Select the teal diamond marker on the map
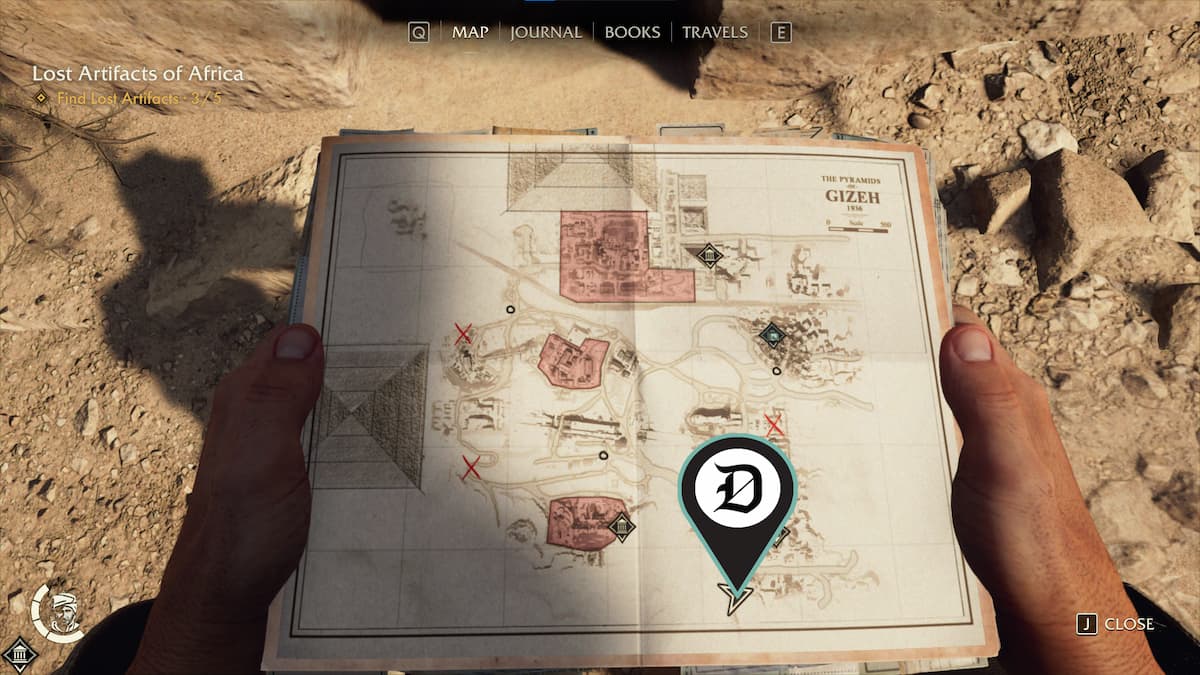1200x675 pixels. (x=769, y=334)
